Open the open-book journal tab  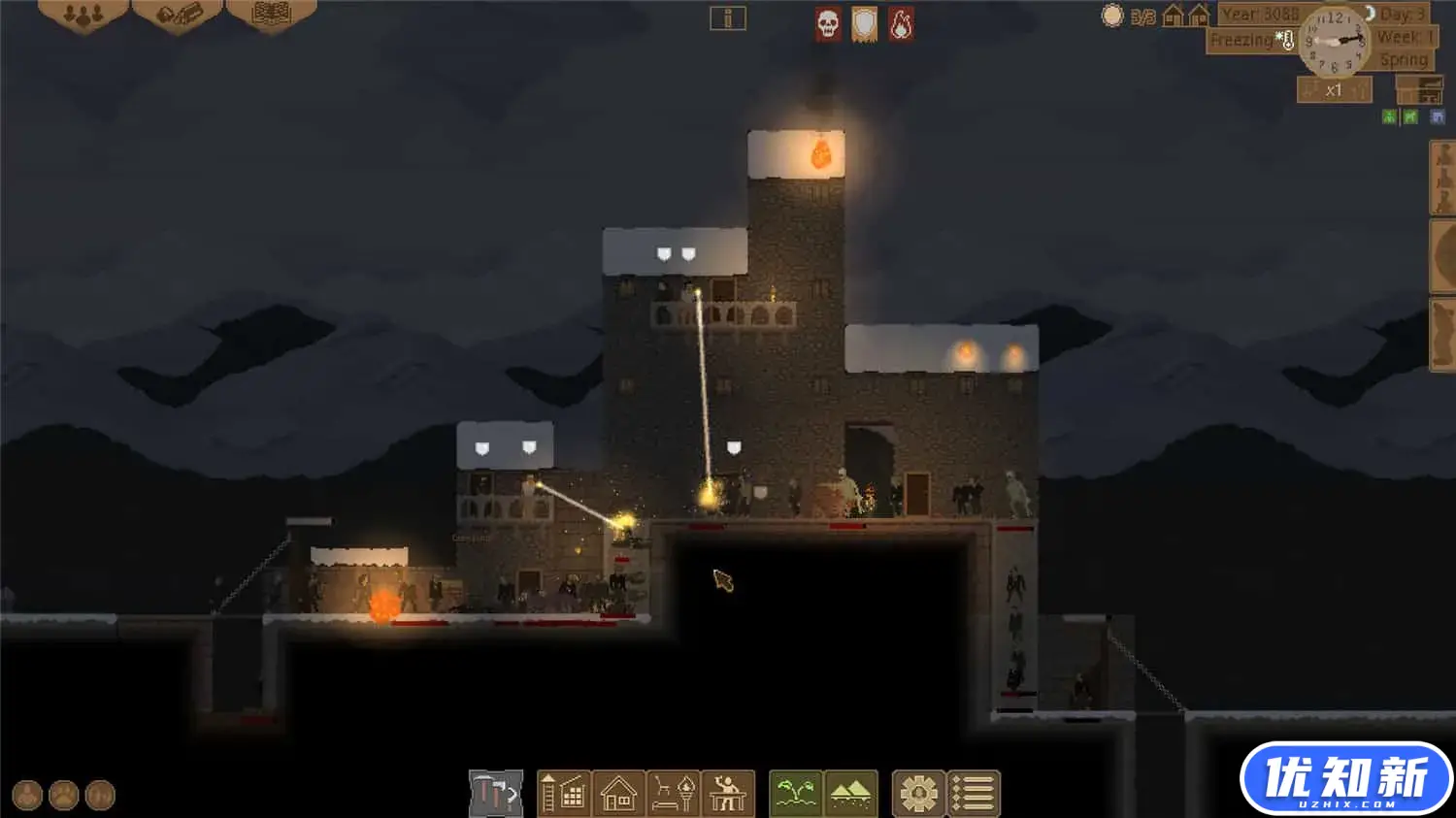[x=271, y=15]
